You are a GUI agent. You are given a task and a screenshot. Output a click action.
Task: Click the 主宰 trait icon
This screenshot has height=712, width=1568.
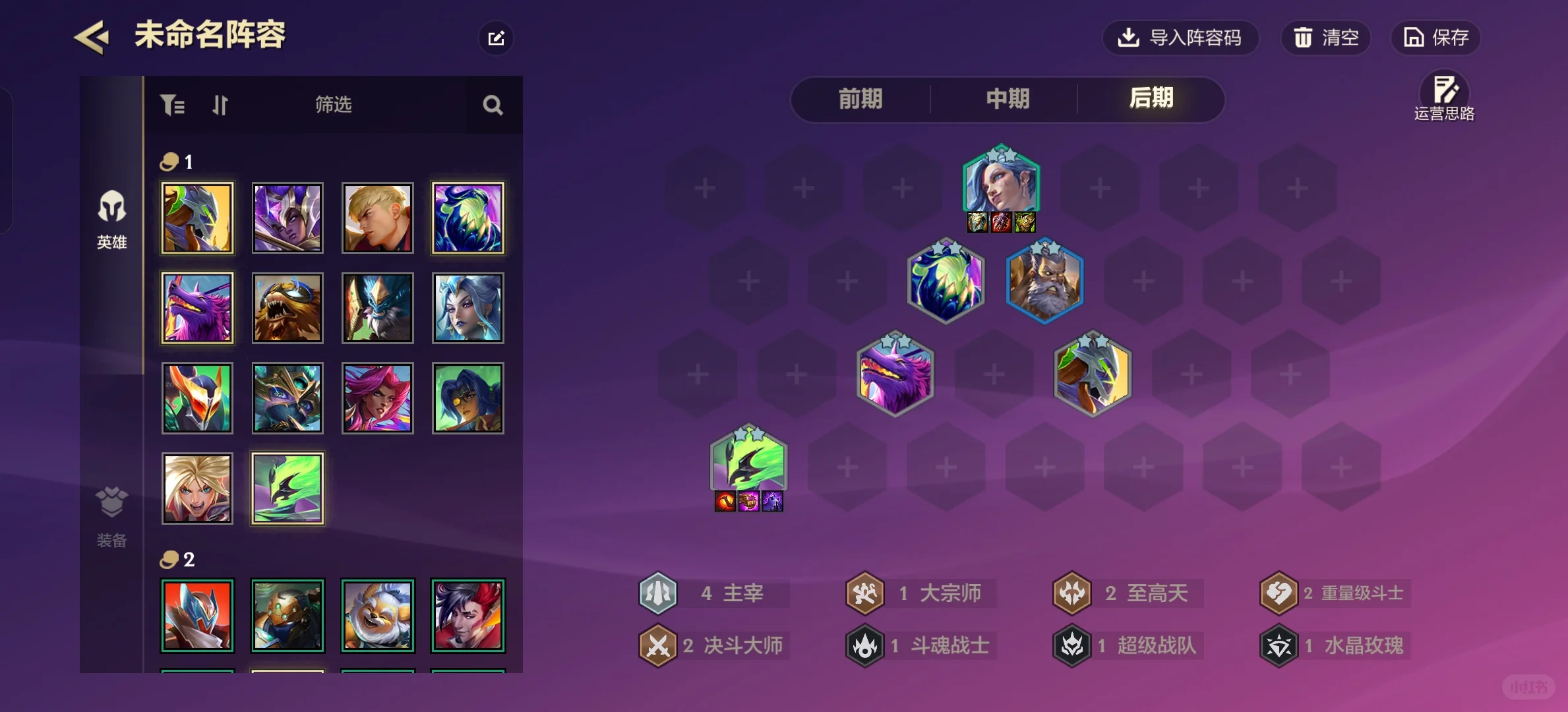tap(657, 593)
